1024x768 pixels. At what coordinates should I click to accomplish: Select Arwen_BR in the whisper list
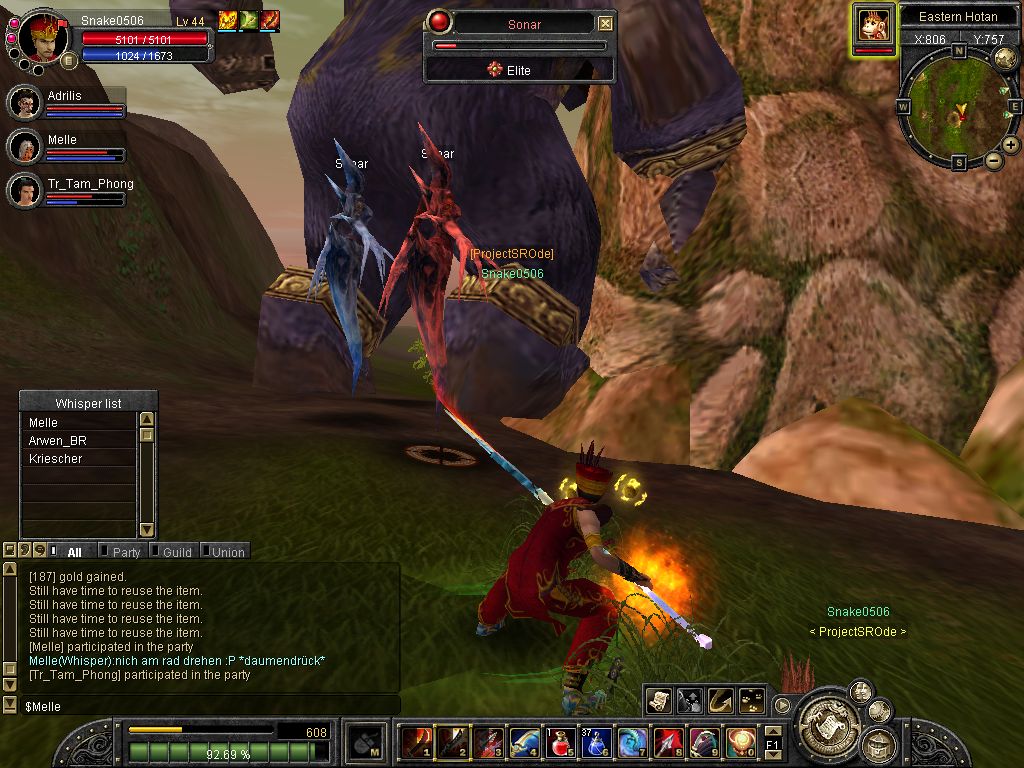tap(56, 441)
